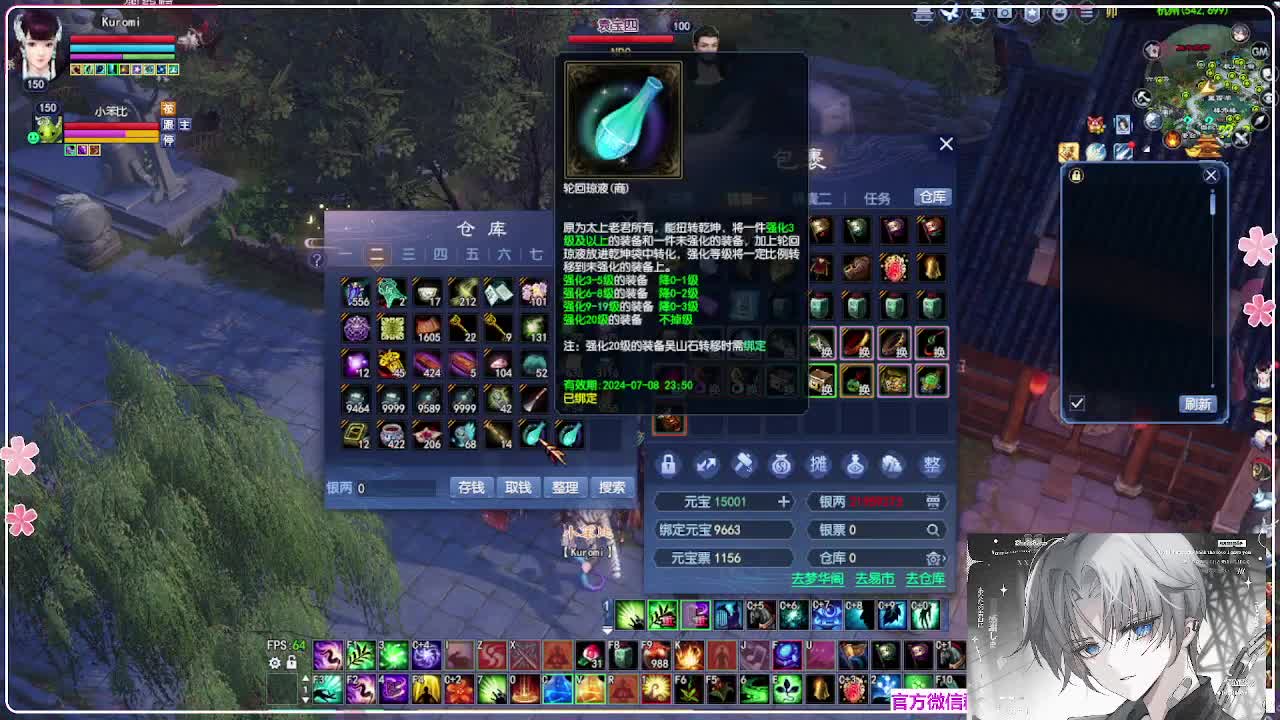Click the gear icon beside 仓库 0
This screenshot has height=720, width=1280.
[933, 558]
